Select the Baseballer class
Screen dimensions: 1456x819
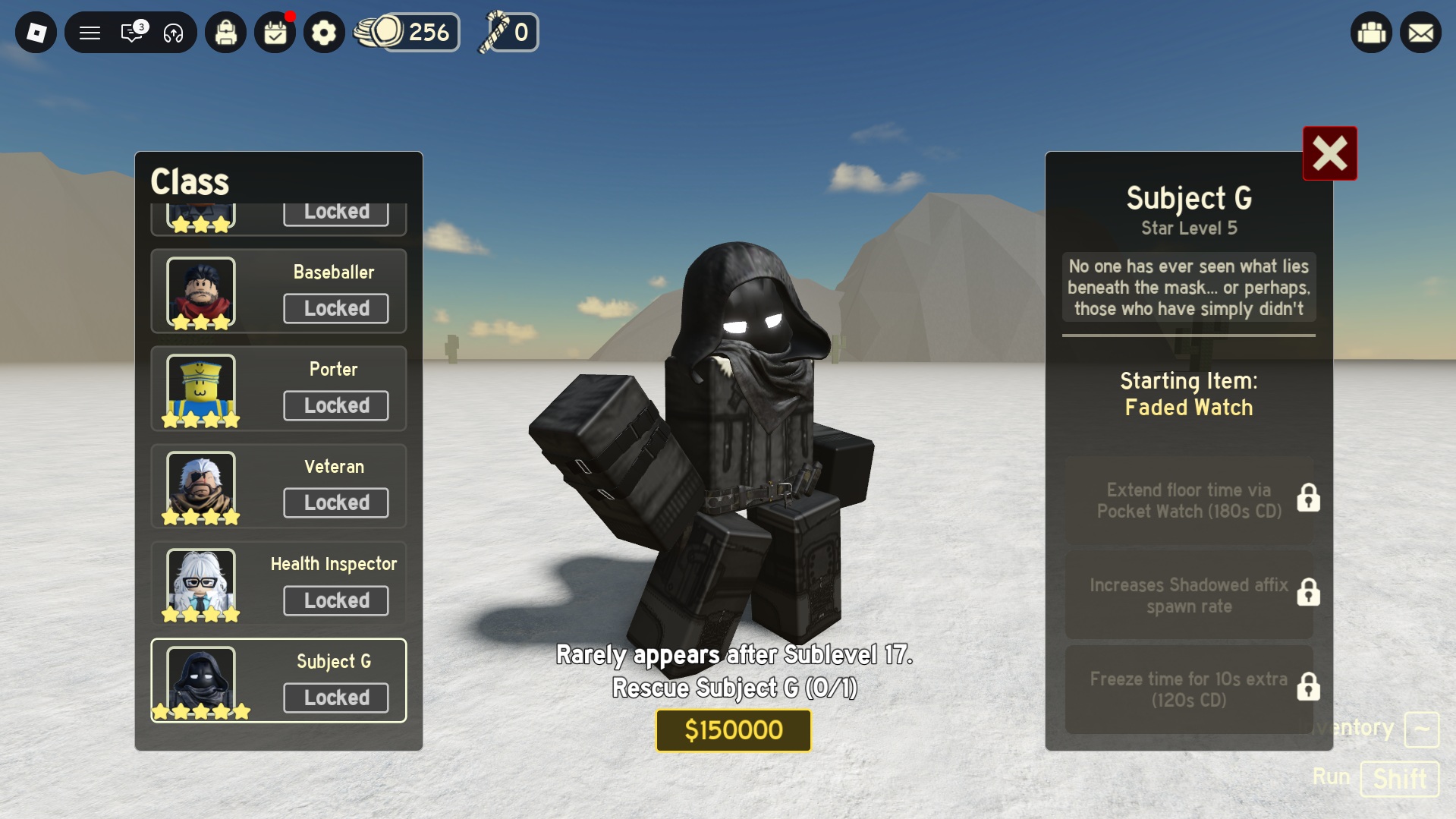pos(278,291)
